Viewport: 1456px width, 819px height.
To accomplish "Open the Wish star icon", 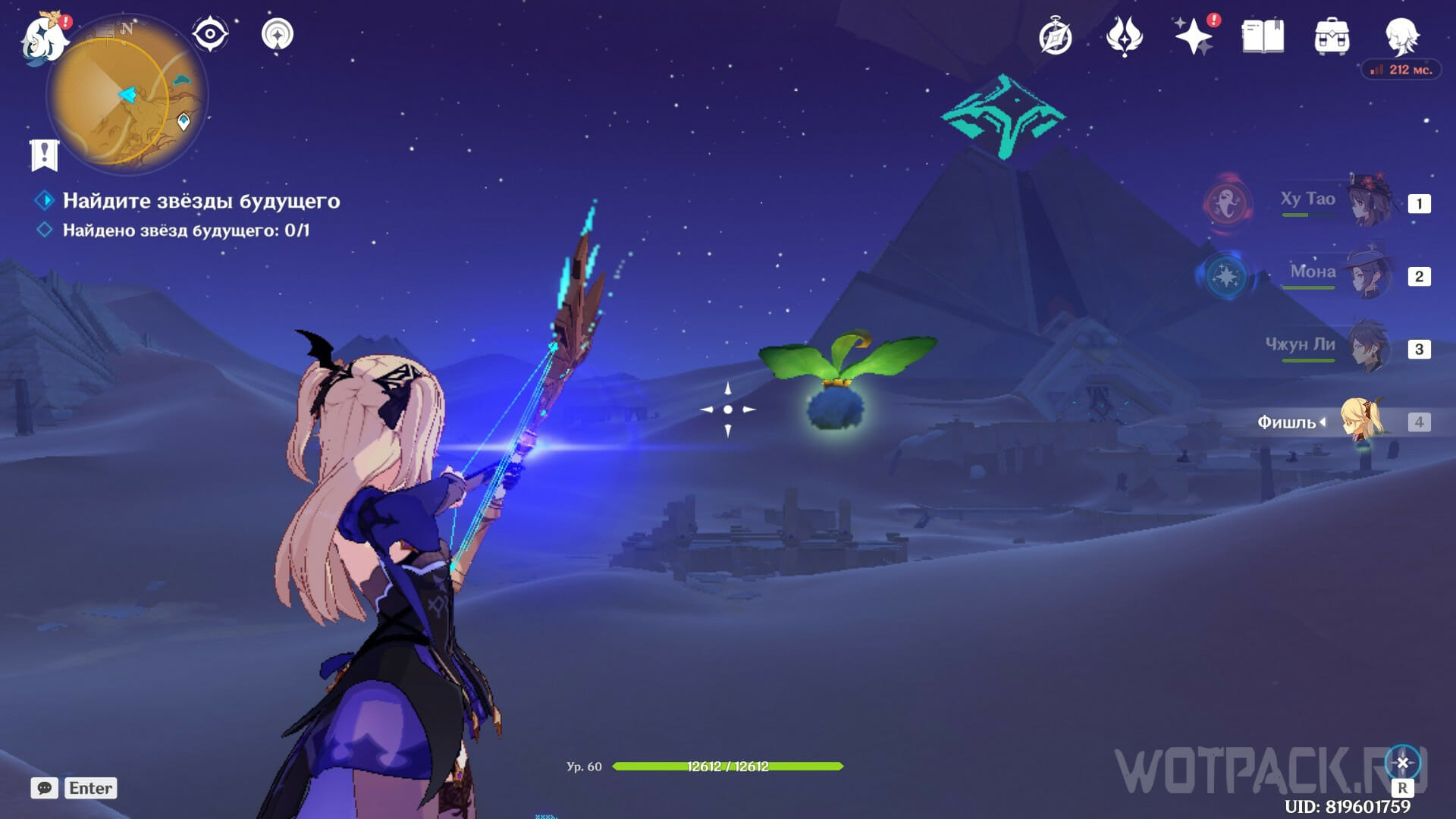I will (1193, 36).
